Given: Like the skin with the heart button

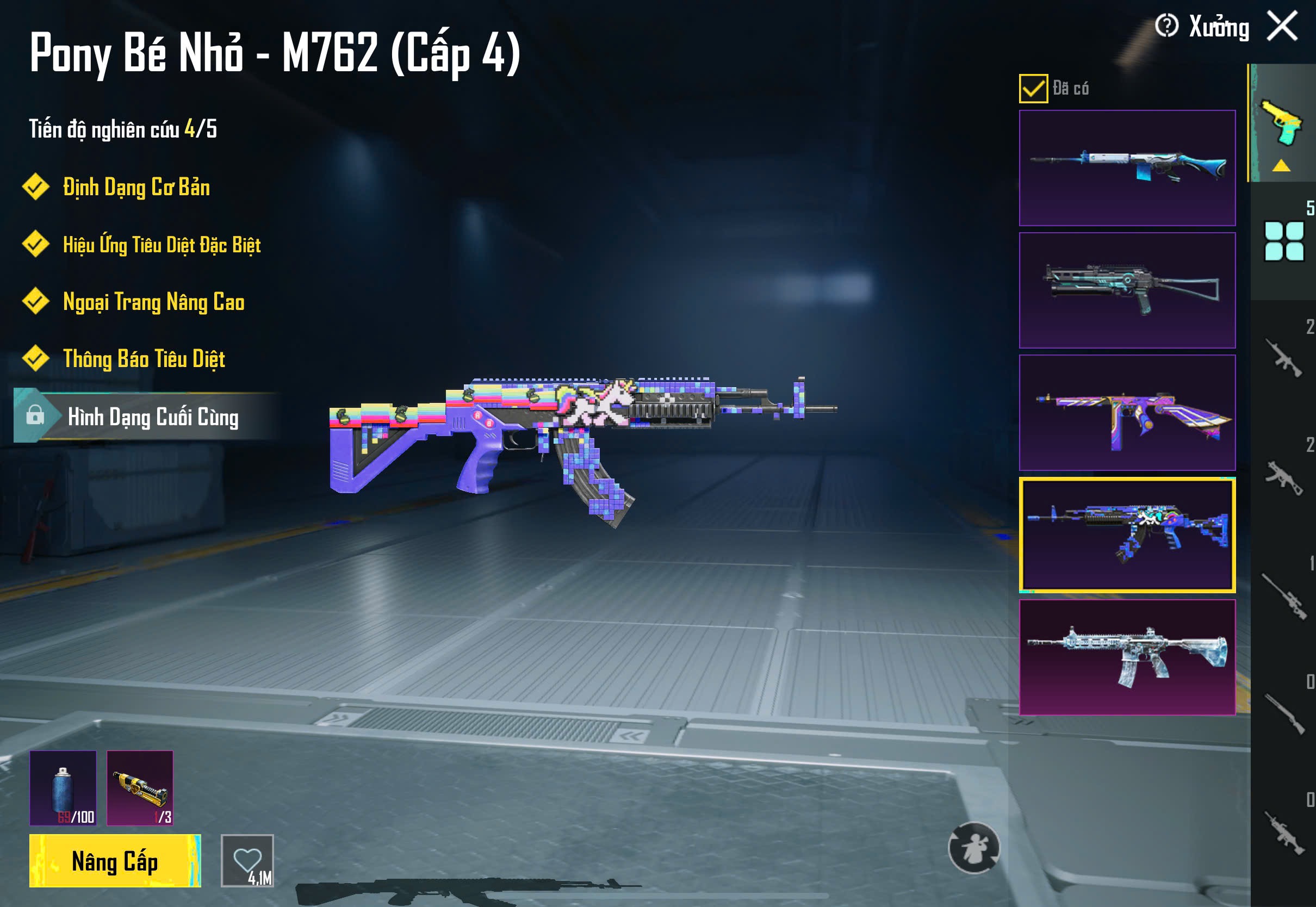Looking at the screenshot, I should click(247, 860).
